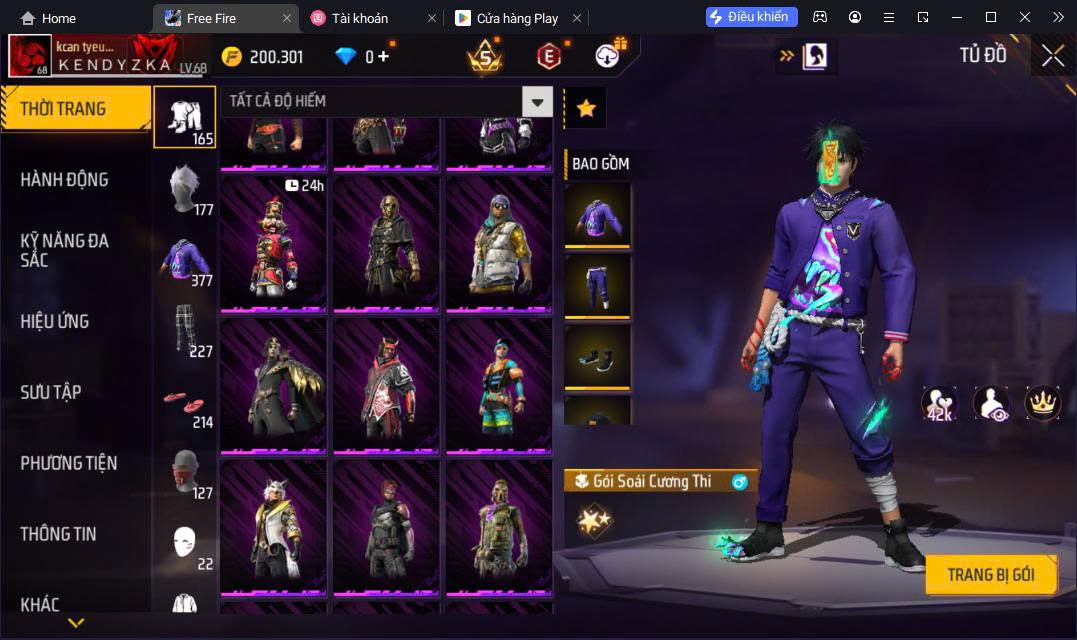The width and height of the screenshot is (1077, 640).
Task: Pick the red-horned demon mask bundle
Action: tap(386, 385)
